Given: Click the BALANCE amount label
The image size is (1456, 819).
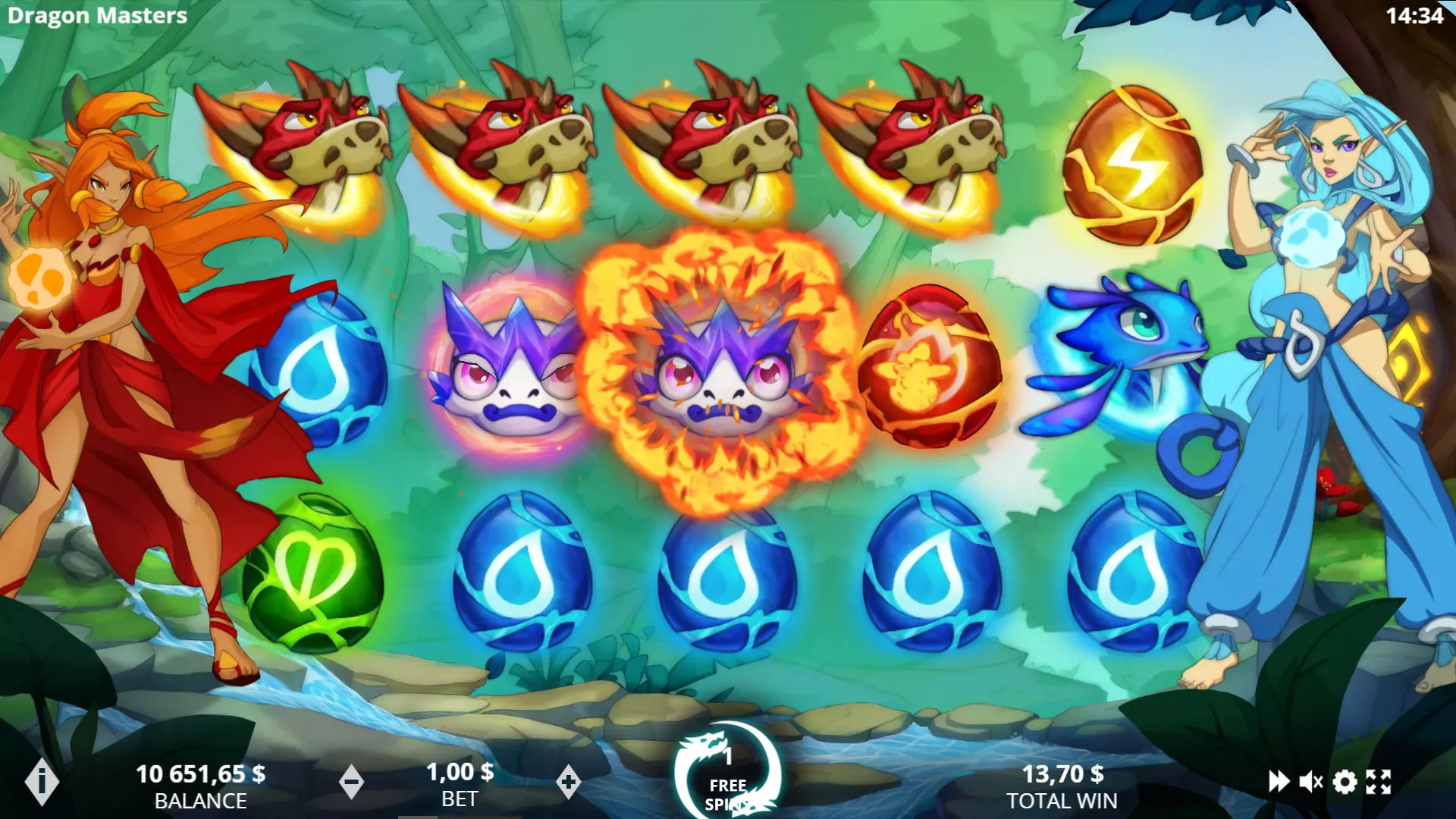Looking at the screenshot, I should (x=201, y=799).
